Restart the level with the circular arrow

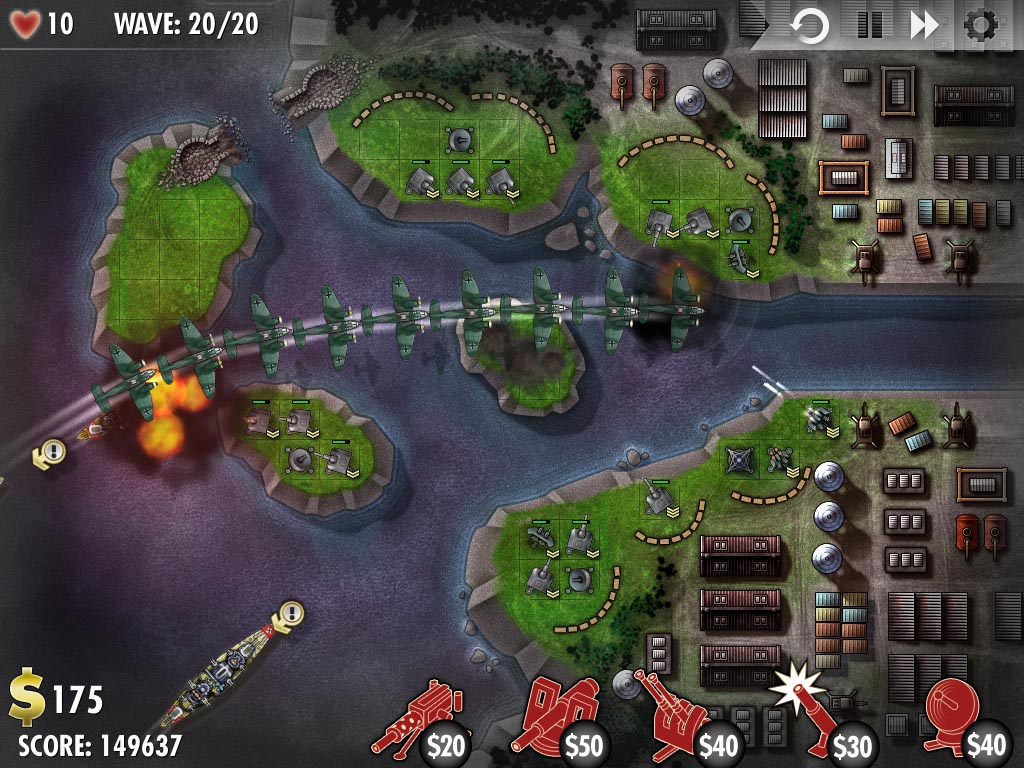click(x=809, y=25)
